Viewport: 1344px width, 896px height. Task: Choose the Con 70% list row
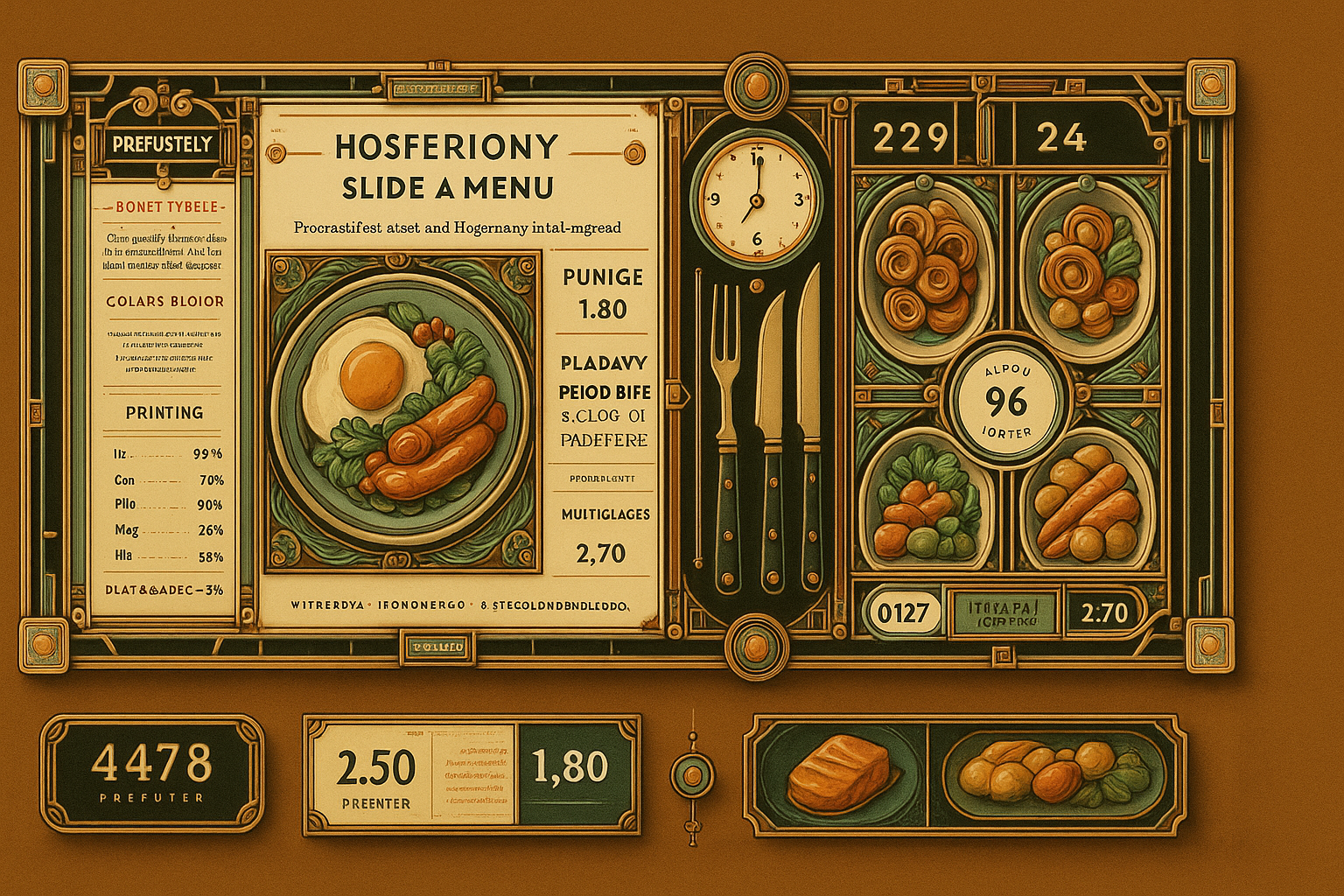(164, 479)
